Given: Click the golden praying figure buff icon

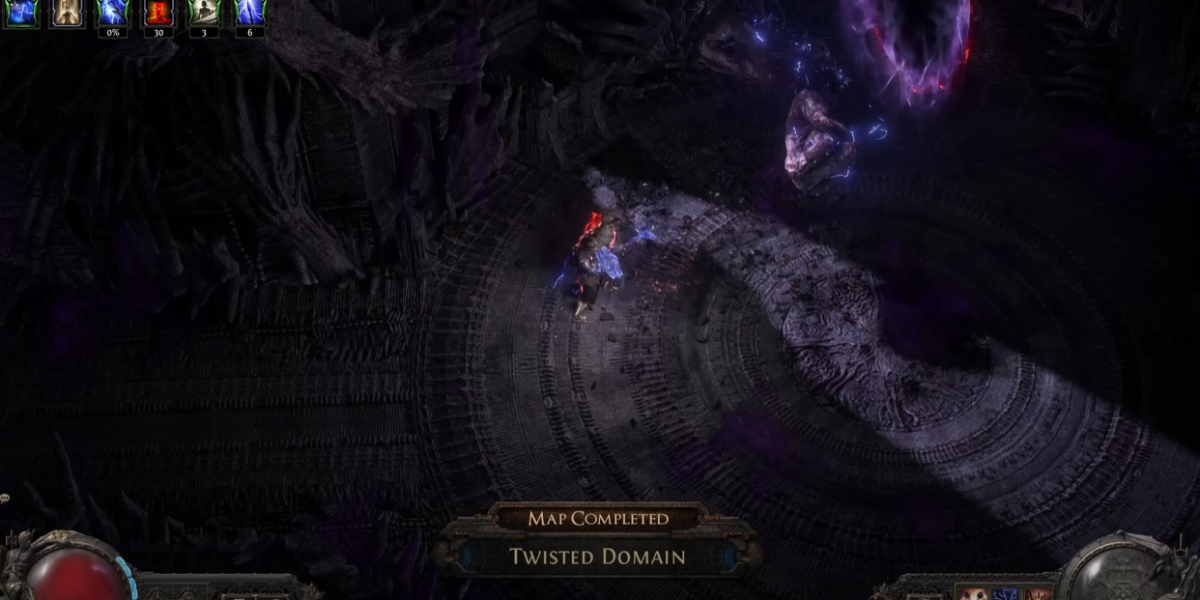Looking at the screenshot, I should pyautogui.click(x=66, y=12).
